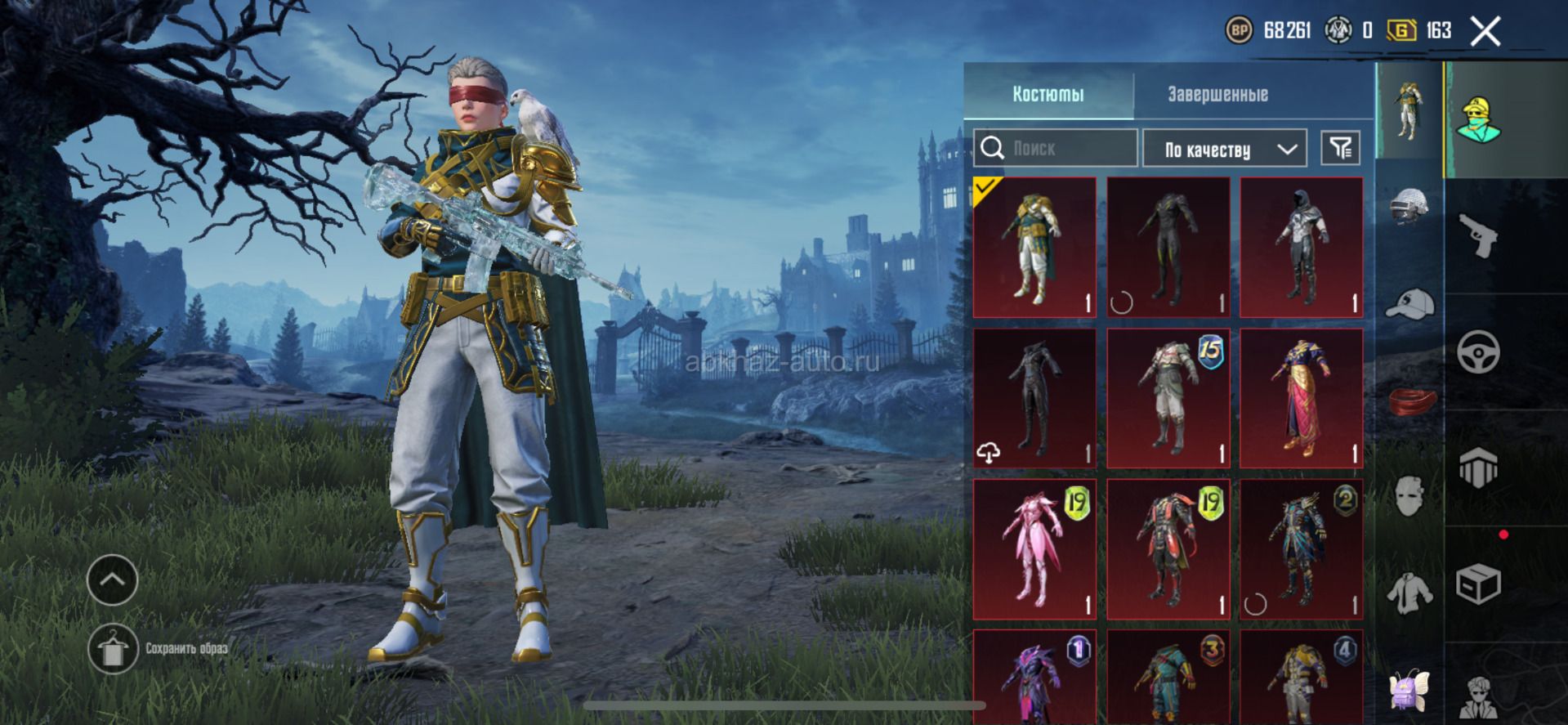Open the helmet category
1568x725 pixels.
coord(1409,206)
